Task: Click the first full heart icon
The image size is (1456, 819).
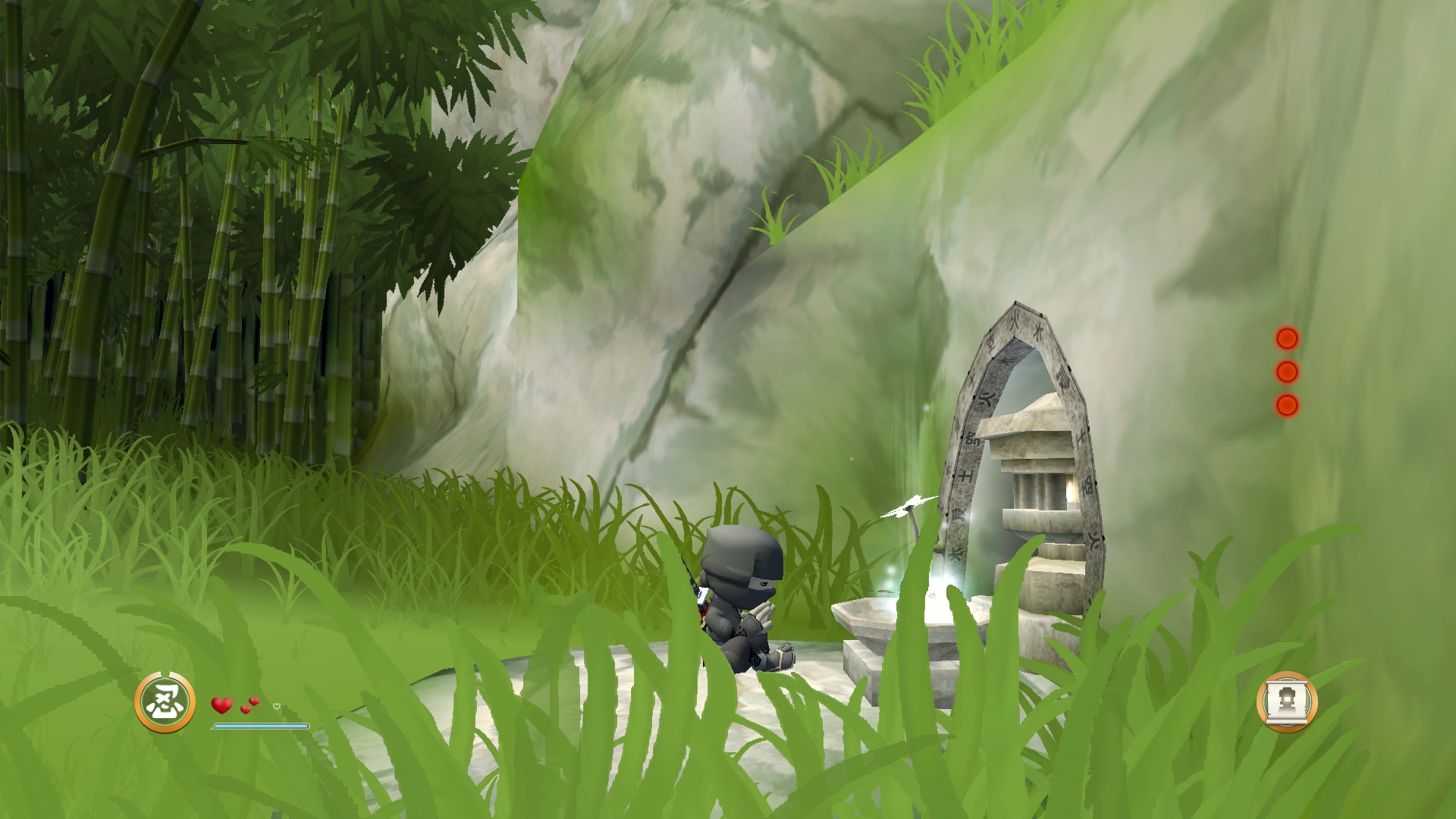Action: tap(221, 705)
